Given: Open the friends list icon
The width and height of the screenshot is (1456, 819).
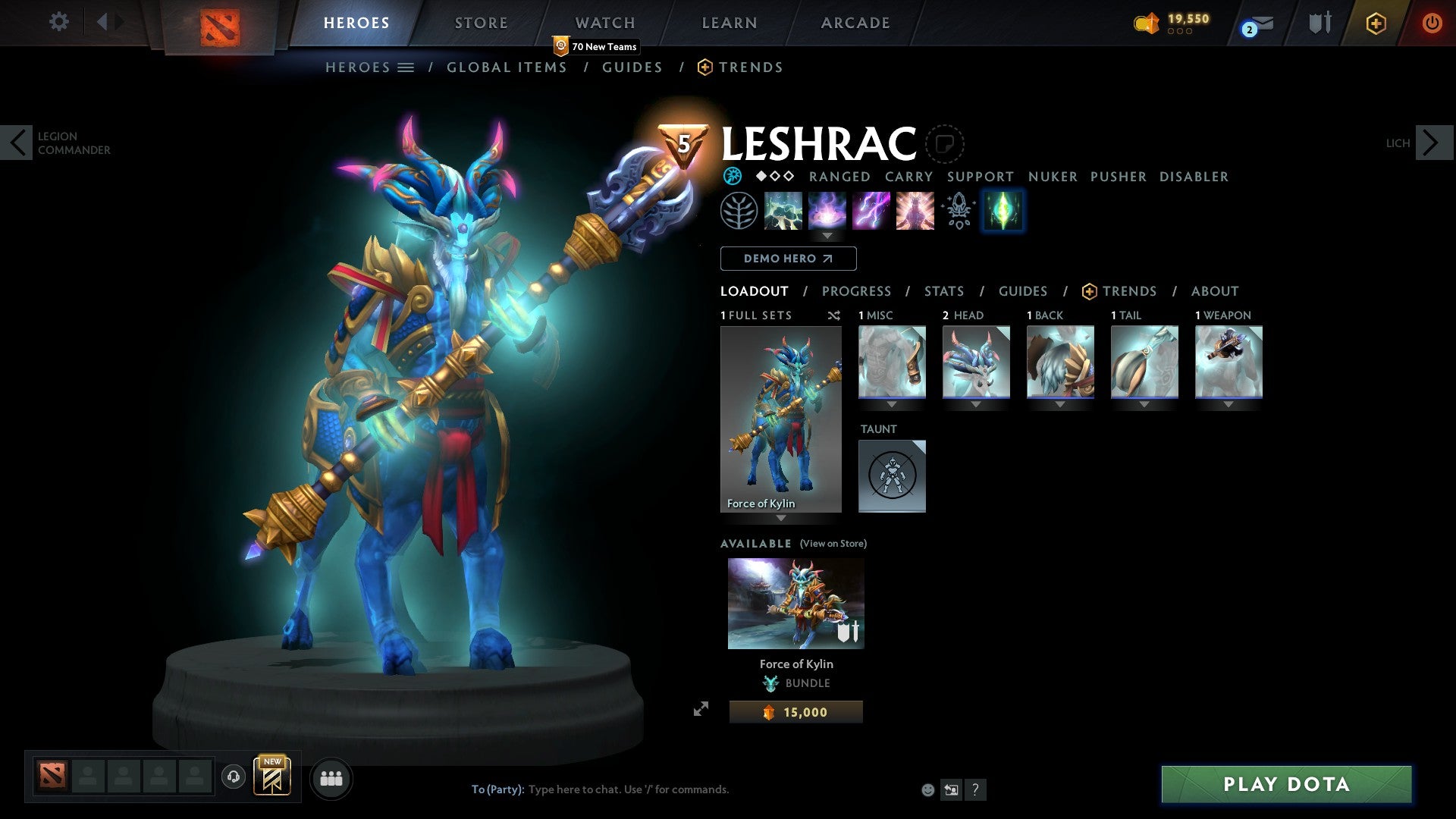Looking at the screenshot, I should (331, 778).
